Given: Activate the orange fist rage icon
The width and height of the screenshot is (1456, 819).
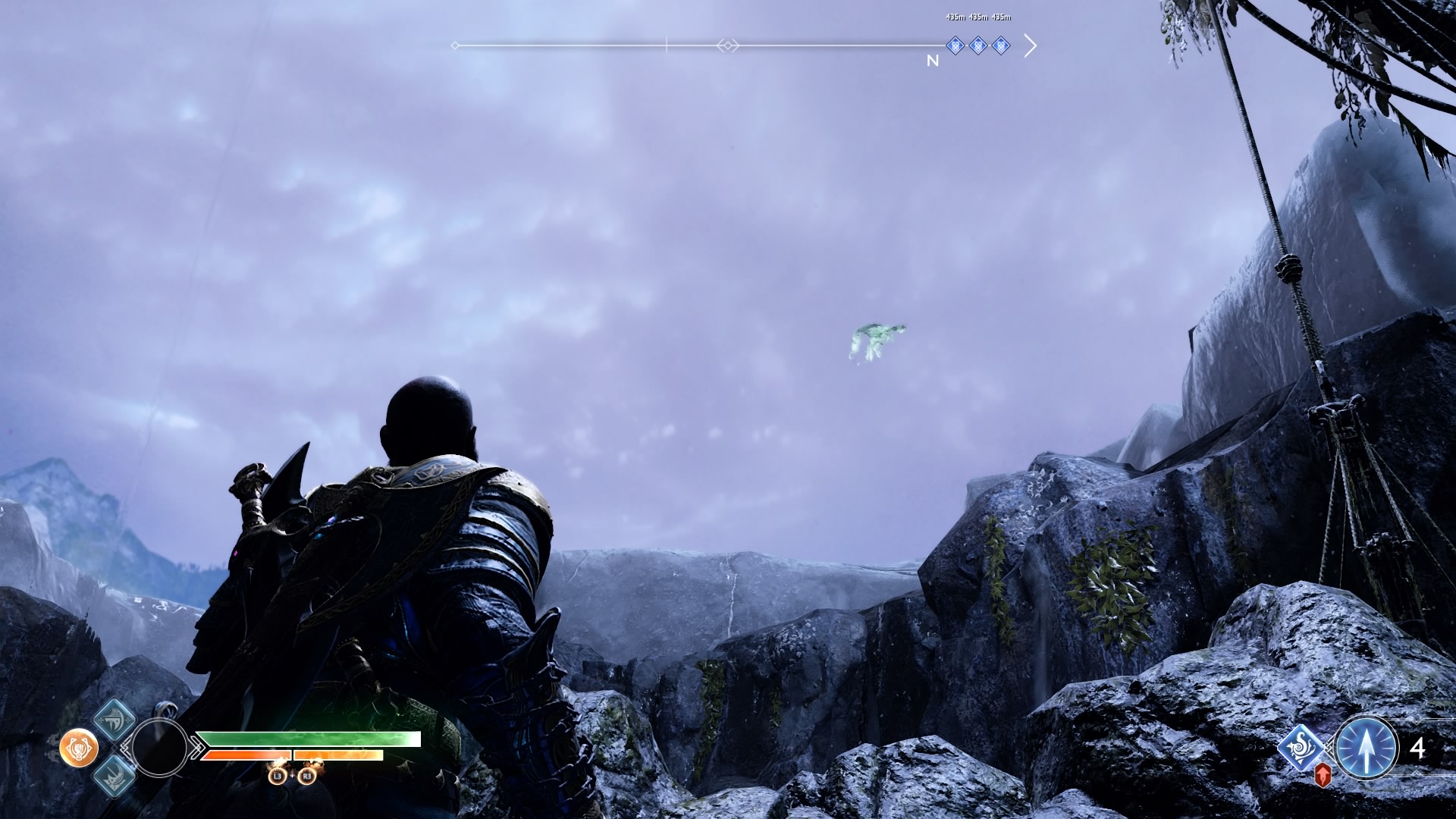Looking at the screenshot, I should click(79, 748).
